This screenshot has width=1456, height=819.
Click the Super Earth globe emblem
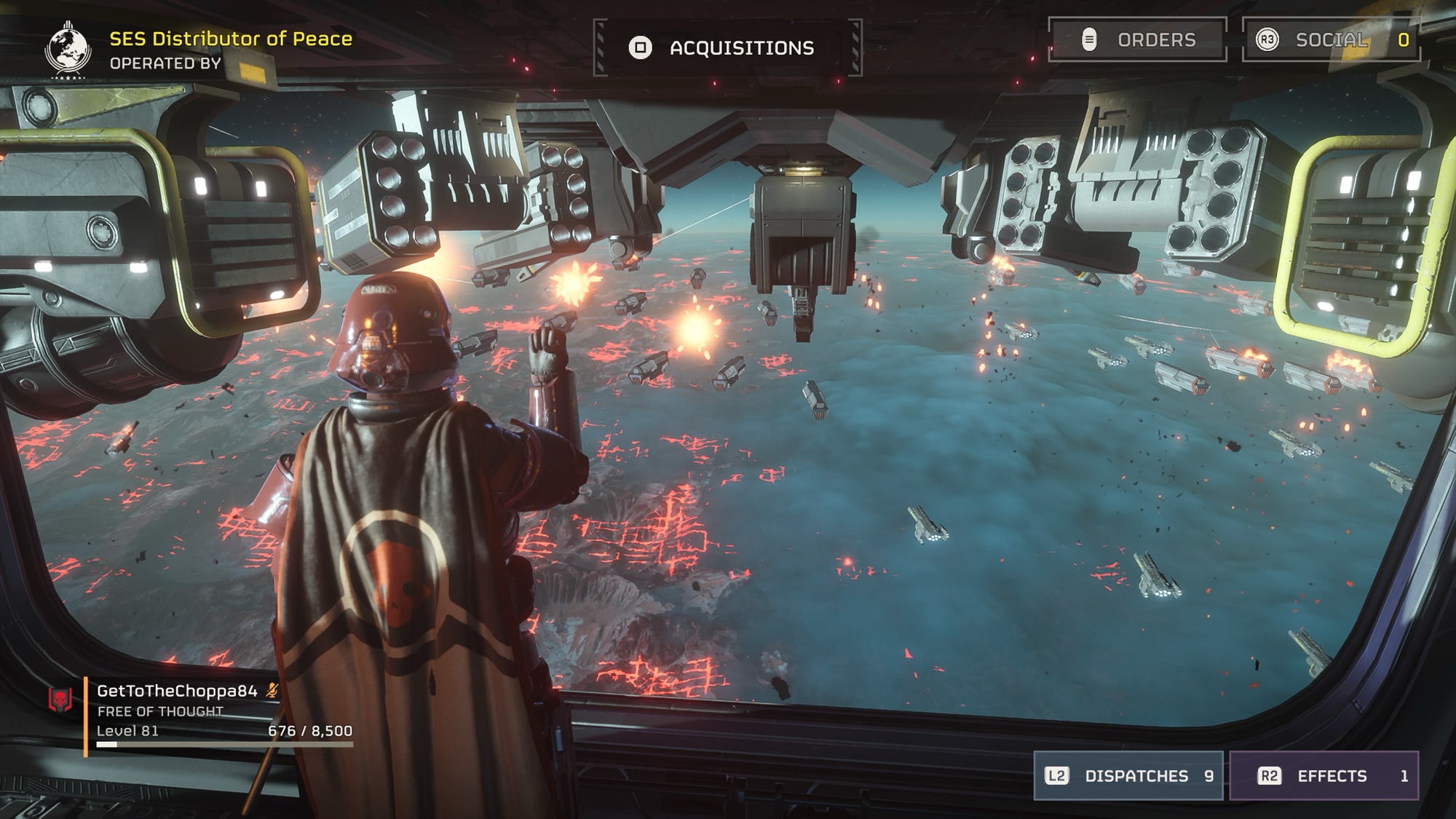pos(68,50)
